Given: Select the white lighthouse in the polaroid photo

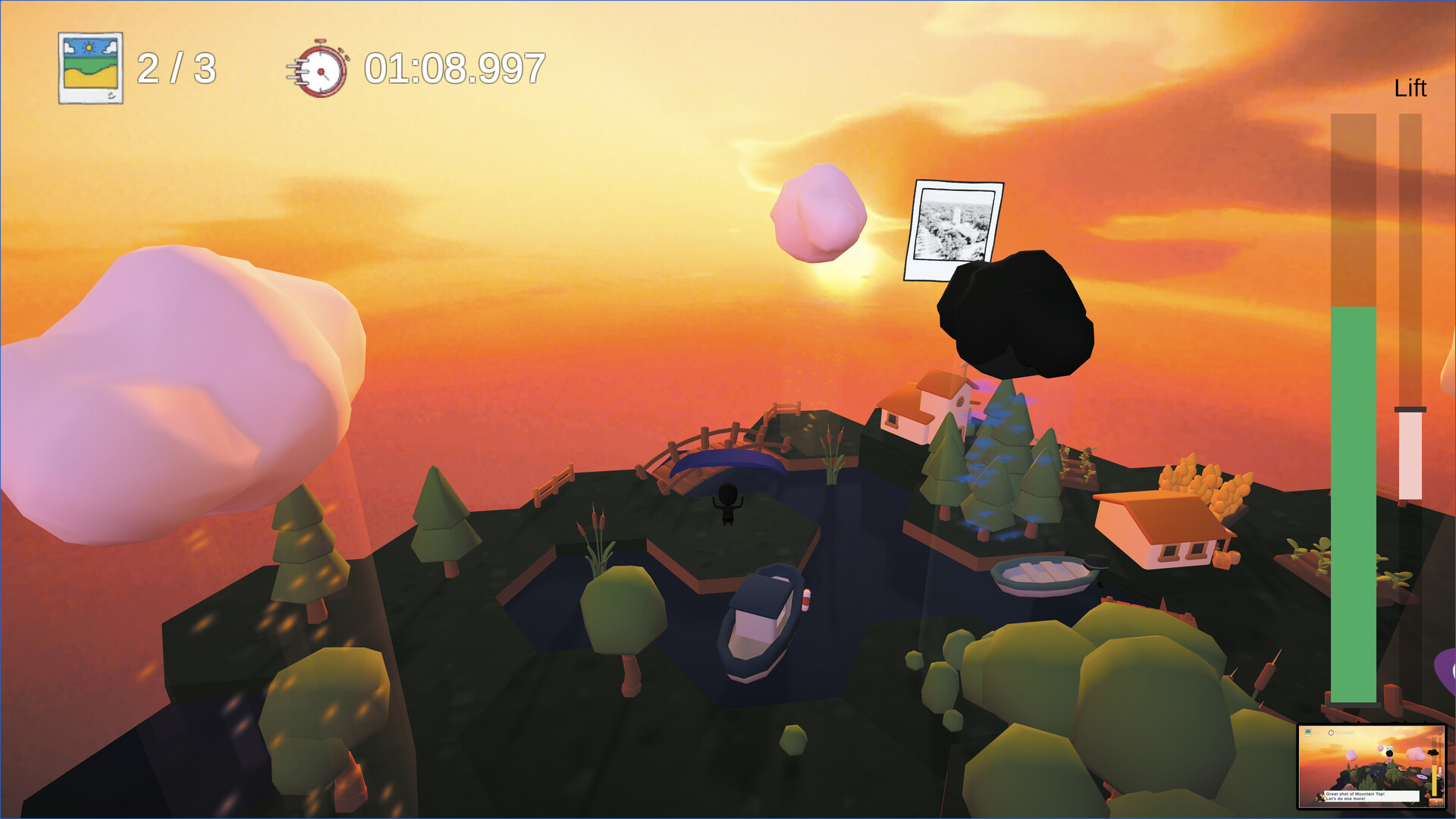Looking at the screenshot, I should pyautogui.click(x=958, y=218).
